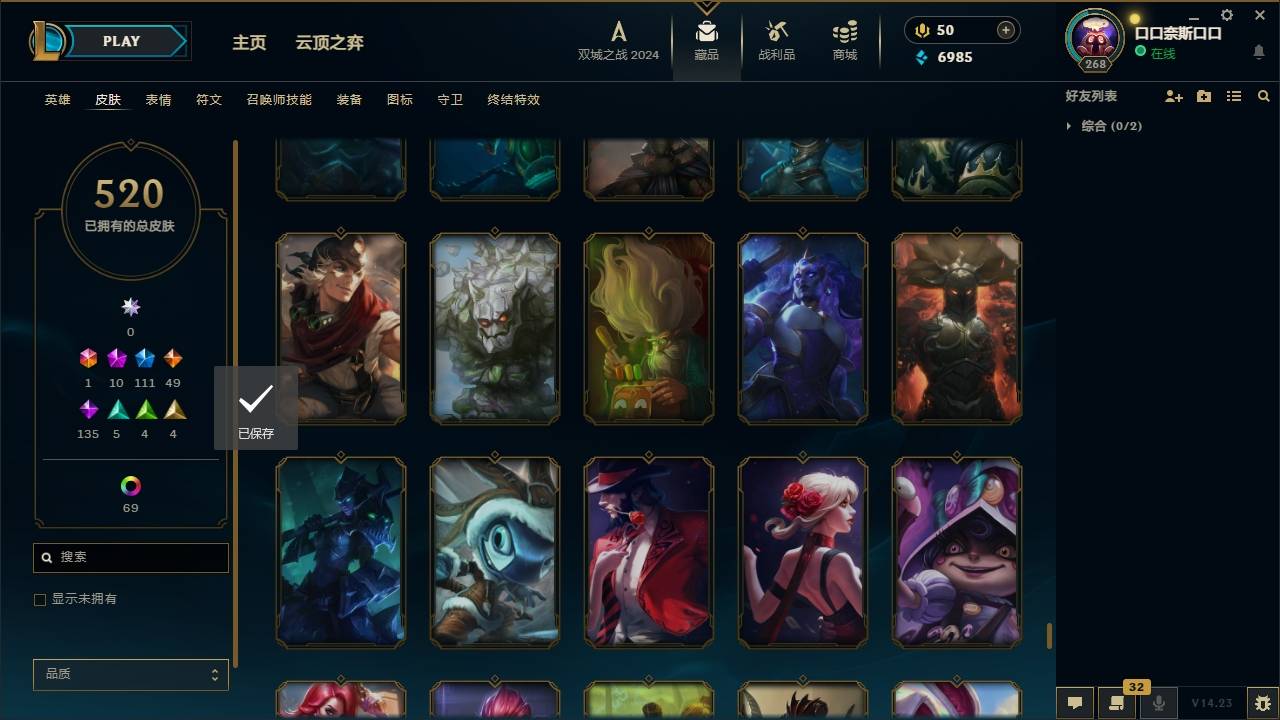The image size is (1280, 720).
Task: Open the add friend icon
Action: tap(1175, 96)
